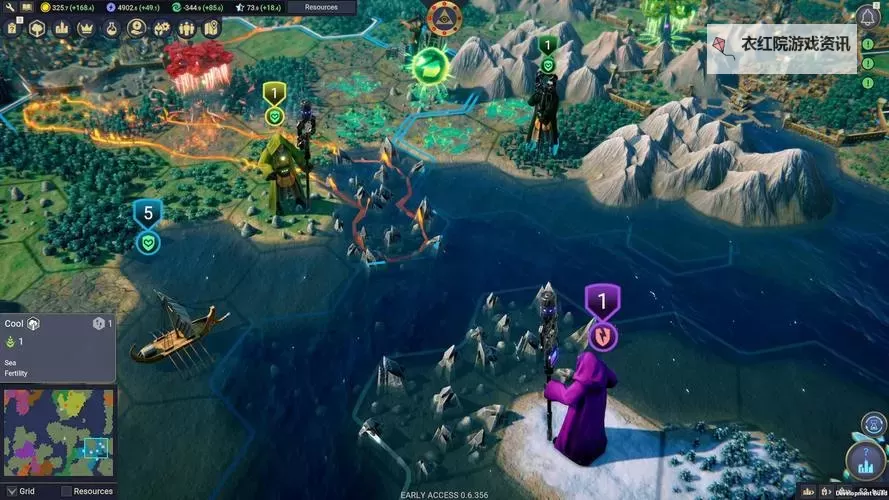
Task: Open the crown icon panel
Action: tap(86, 28)
